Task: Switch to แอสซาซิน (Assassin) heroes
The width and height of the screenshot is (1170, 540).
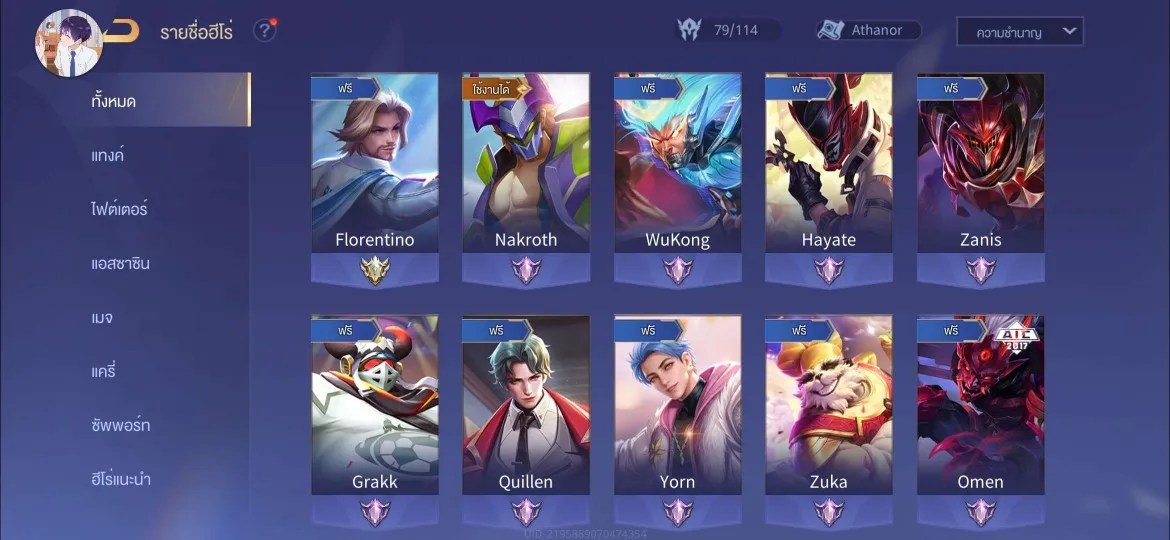Action: 120,263
